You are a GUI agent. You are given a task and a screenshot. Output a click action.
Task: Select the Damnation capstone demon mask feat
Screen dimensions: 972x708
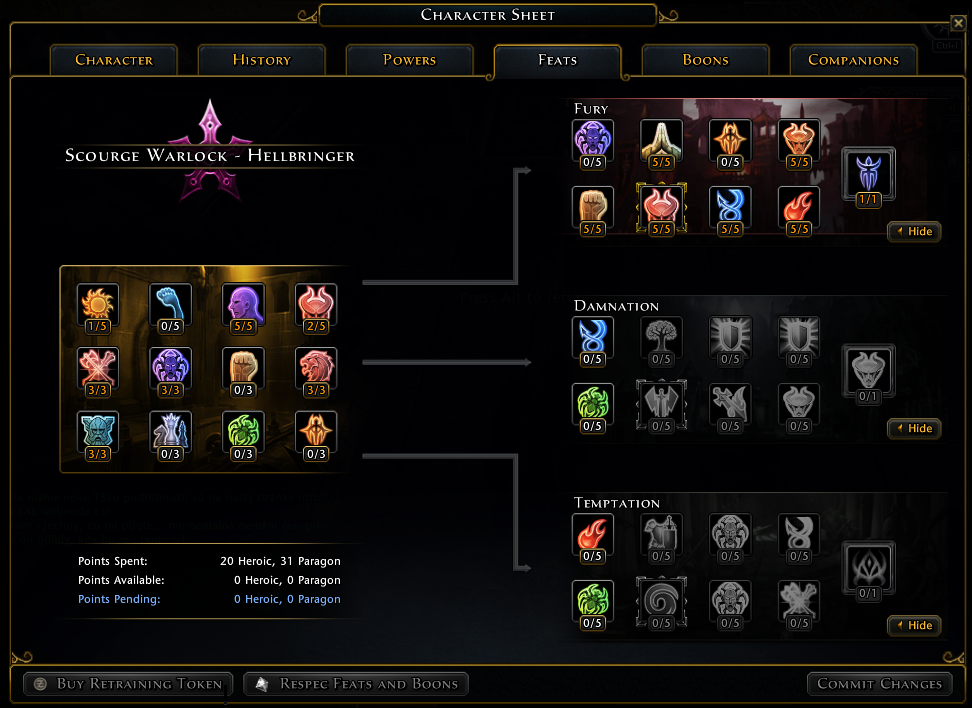(x=868, y=369)
